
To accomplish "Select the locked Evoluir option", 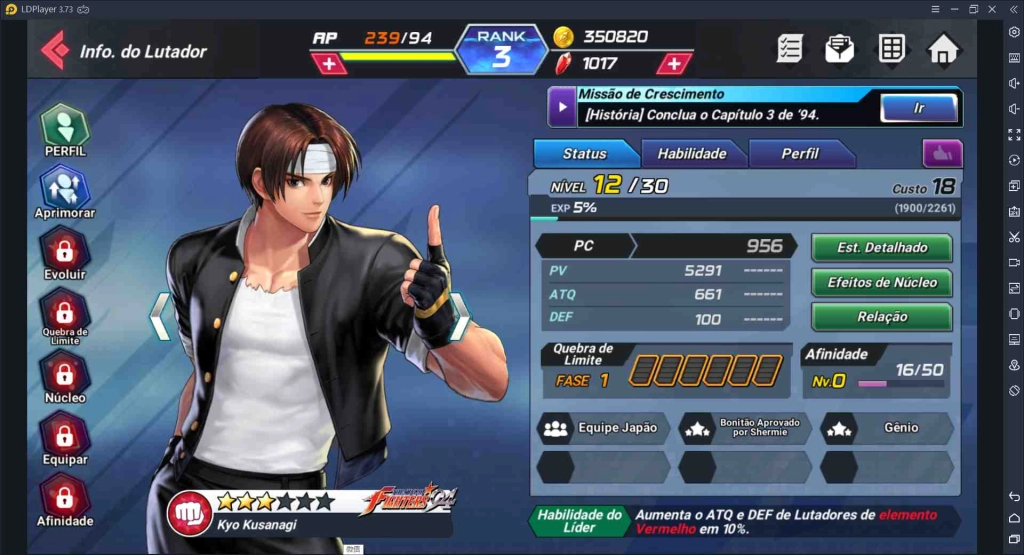I will tap(65, 253).
